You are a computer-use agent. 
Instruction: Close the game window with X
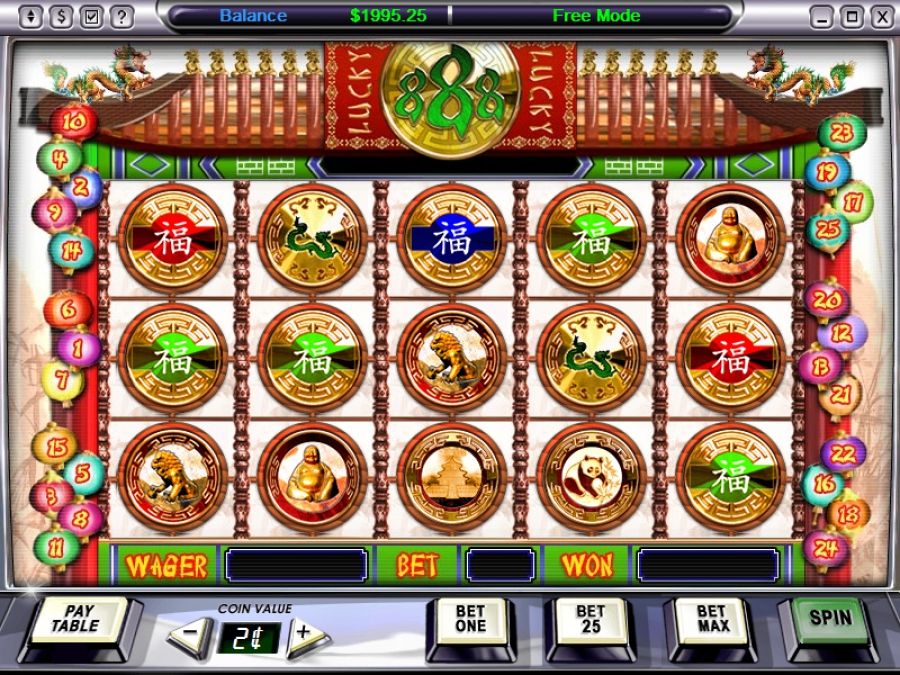[881, 17]
